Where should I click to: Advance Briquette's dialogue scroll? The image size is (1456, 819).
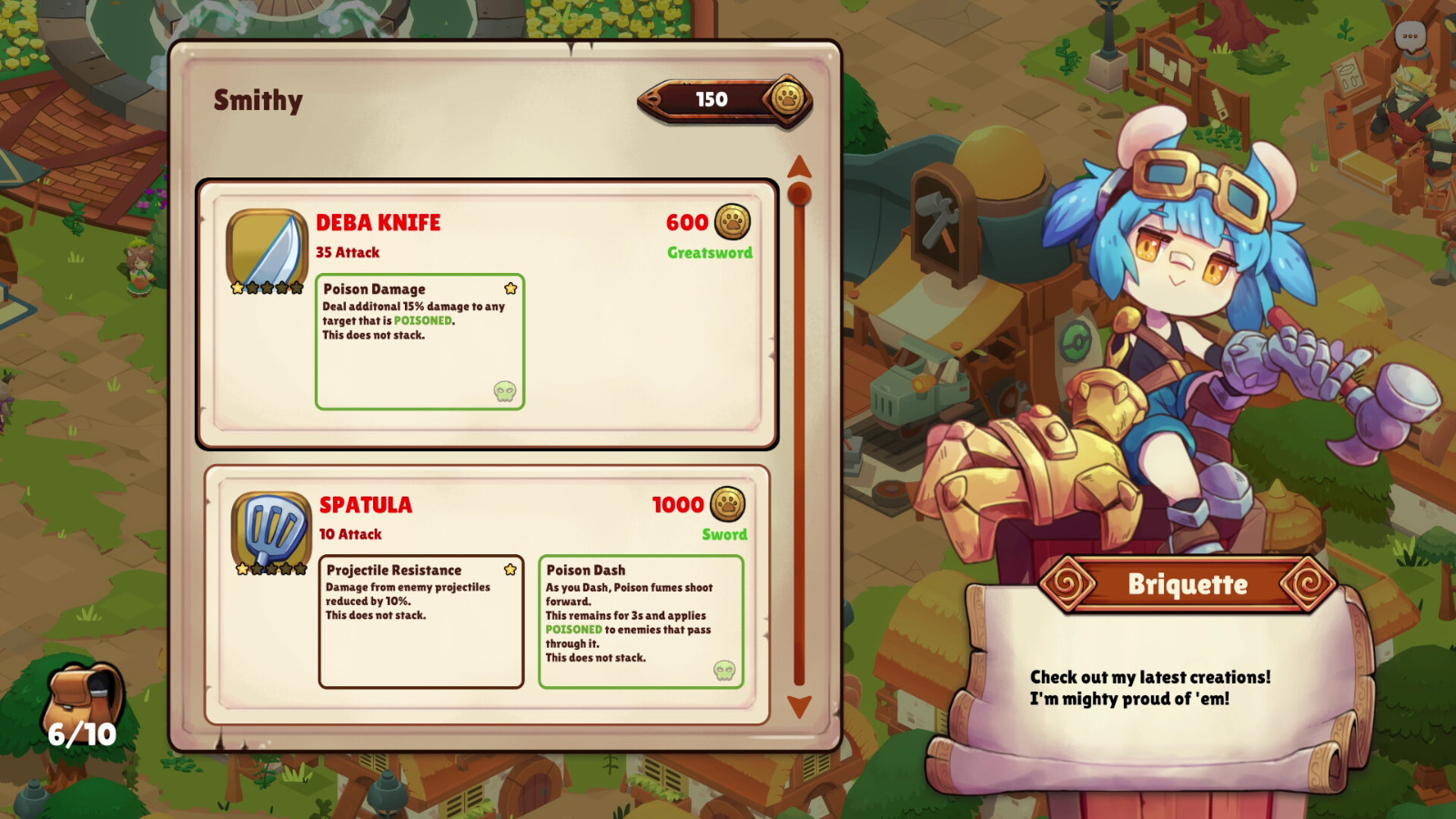[x=1151, y=688]
